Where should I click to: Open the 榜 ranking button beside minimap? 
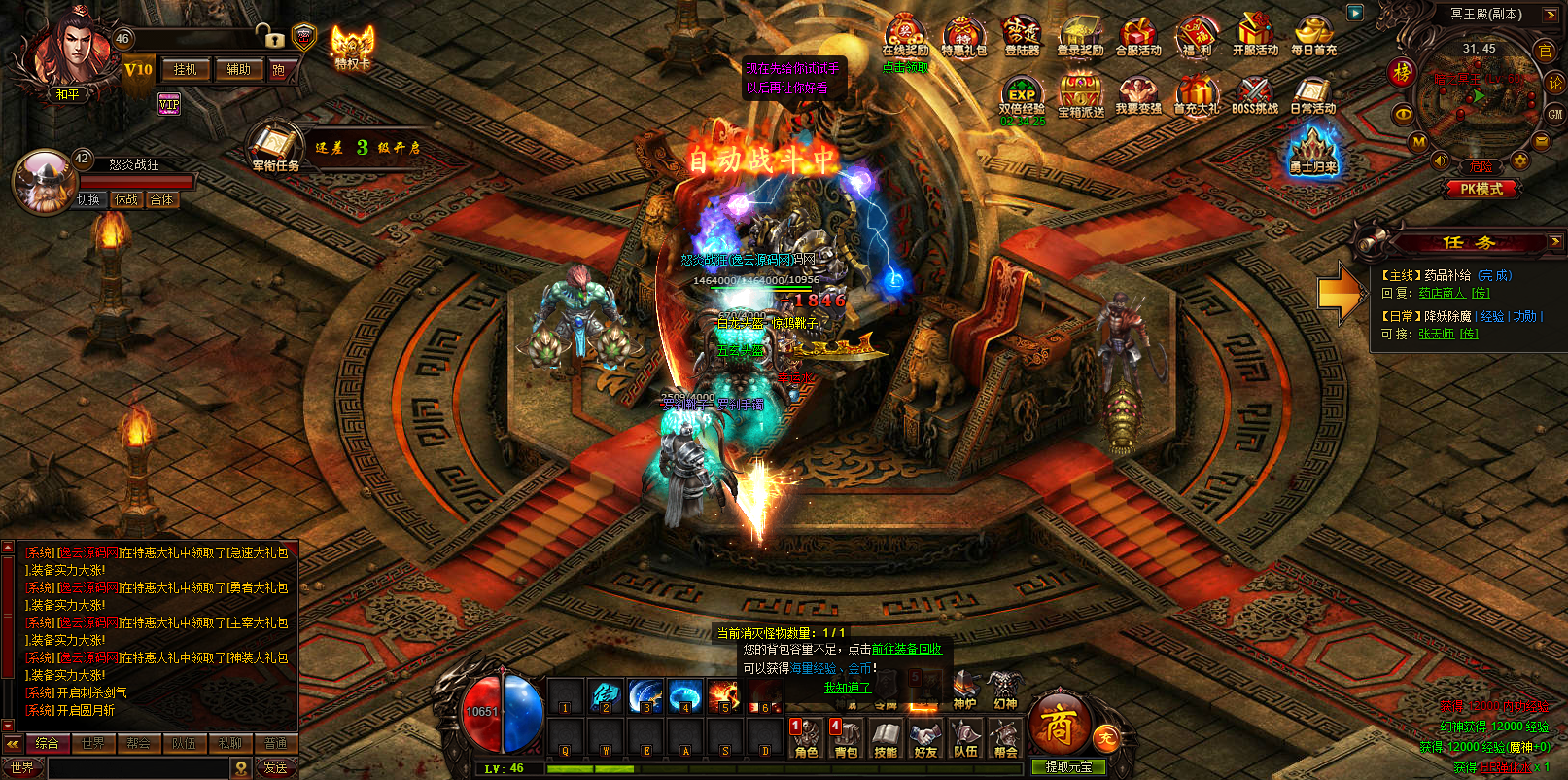1401,72
